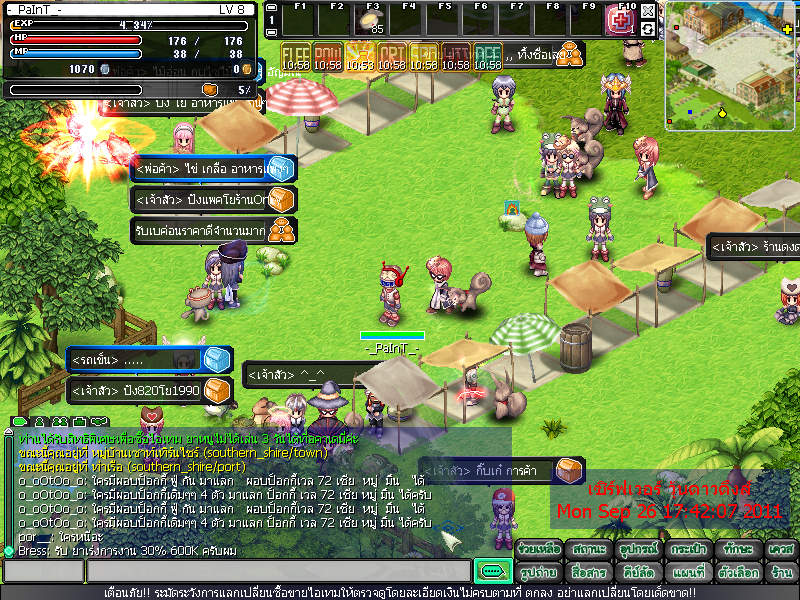Click on the town minimap

pyautogui.click(x=730, y=66)
